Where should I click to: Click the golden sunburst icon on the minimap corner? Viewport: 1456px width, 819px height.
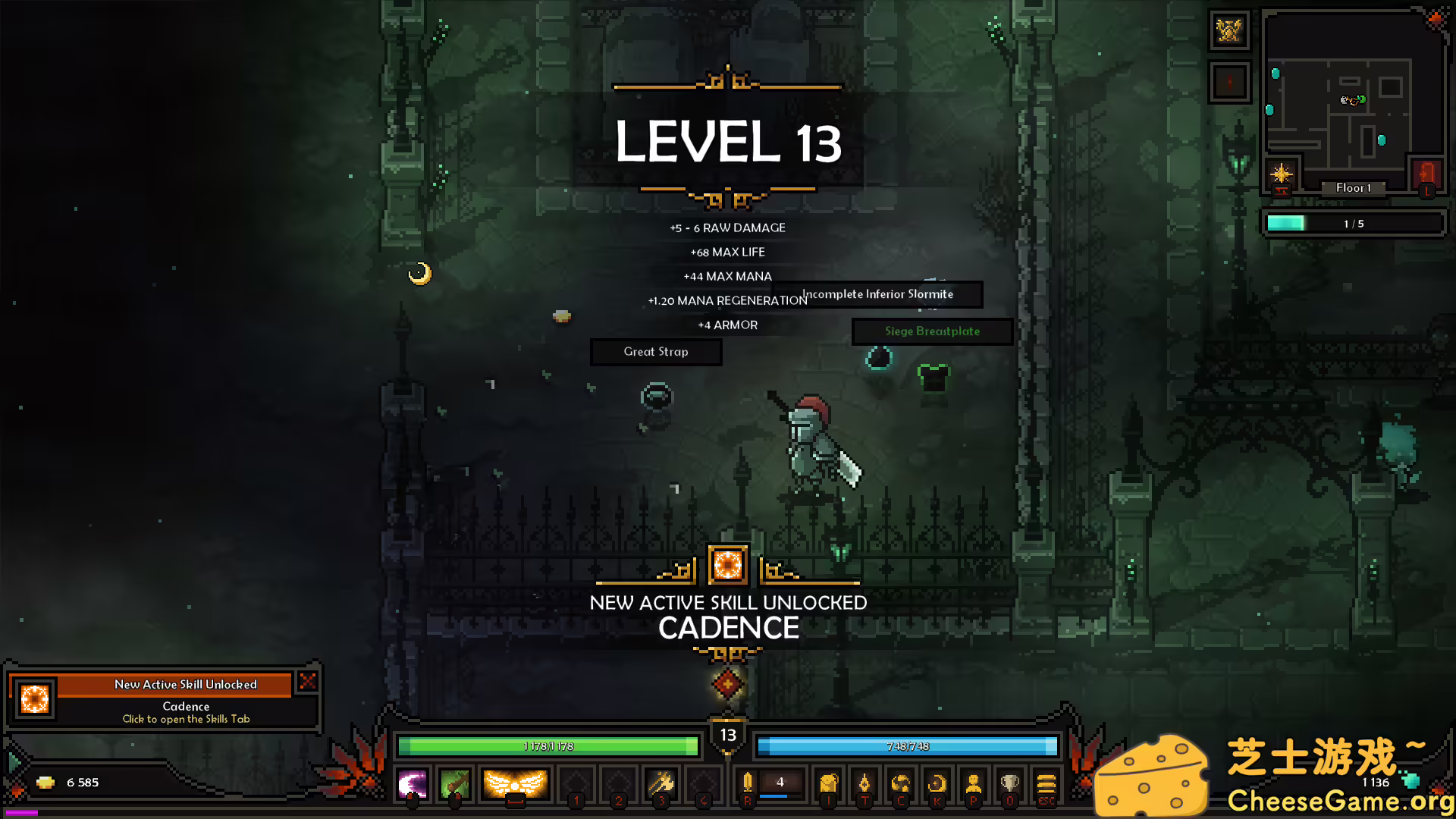tap(1282, 174)
